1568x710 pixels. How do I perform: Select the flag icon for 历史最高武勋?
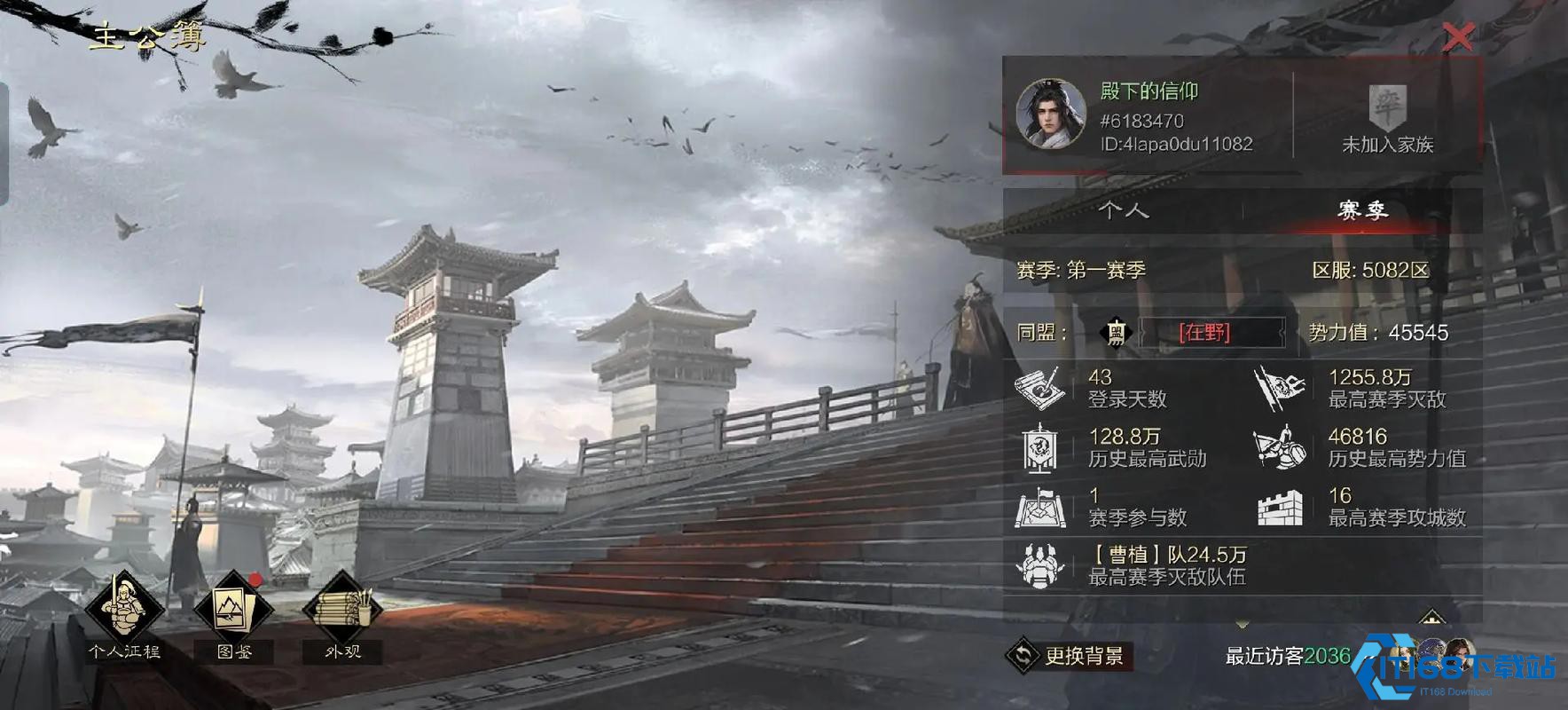(x=1038, y=448)
